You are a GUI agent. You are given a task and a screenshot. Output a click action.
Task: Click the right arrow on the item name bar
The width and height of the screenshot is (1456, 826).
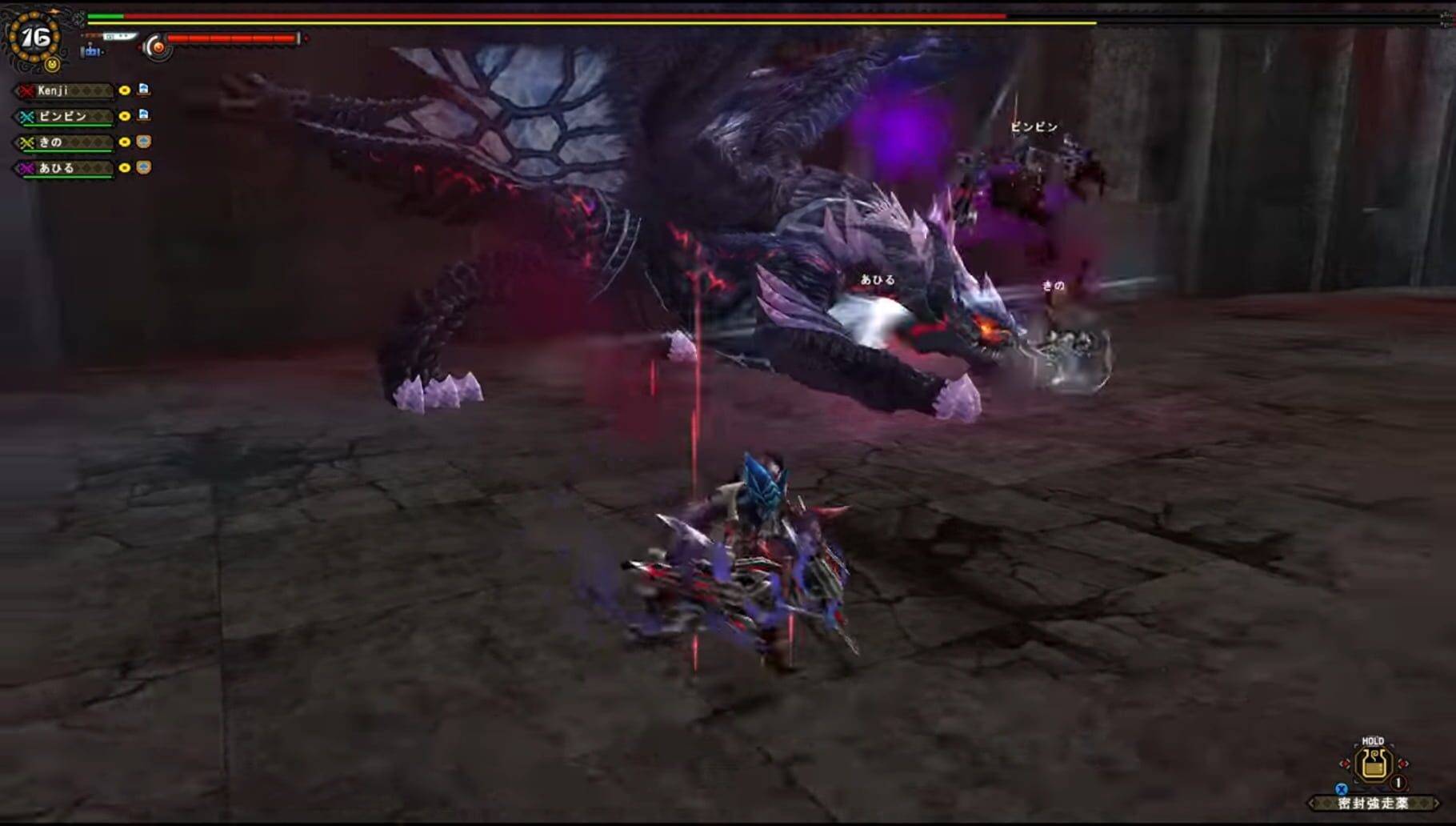point(1437,803)
